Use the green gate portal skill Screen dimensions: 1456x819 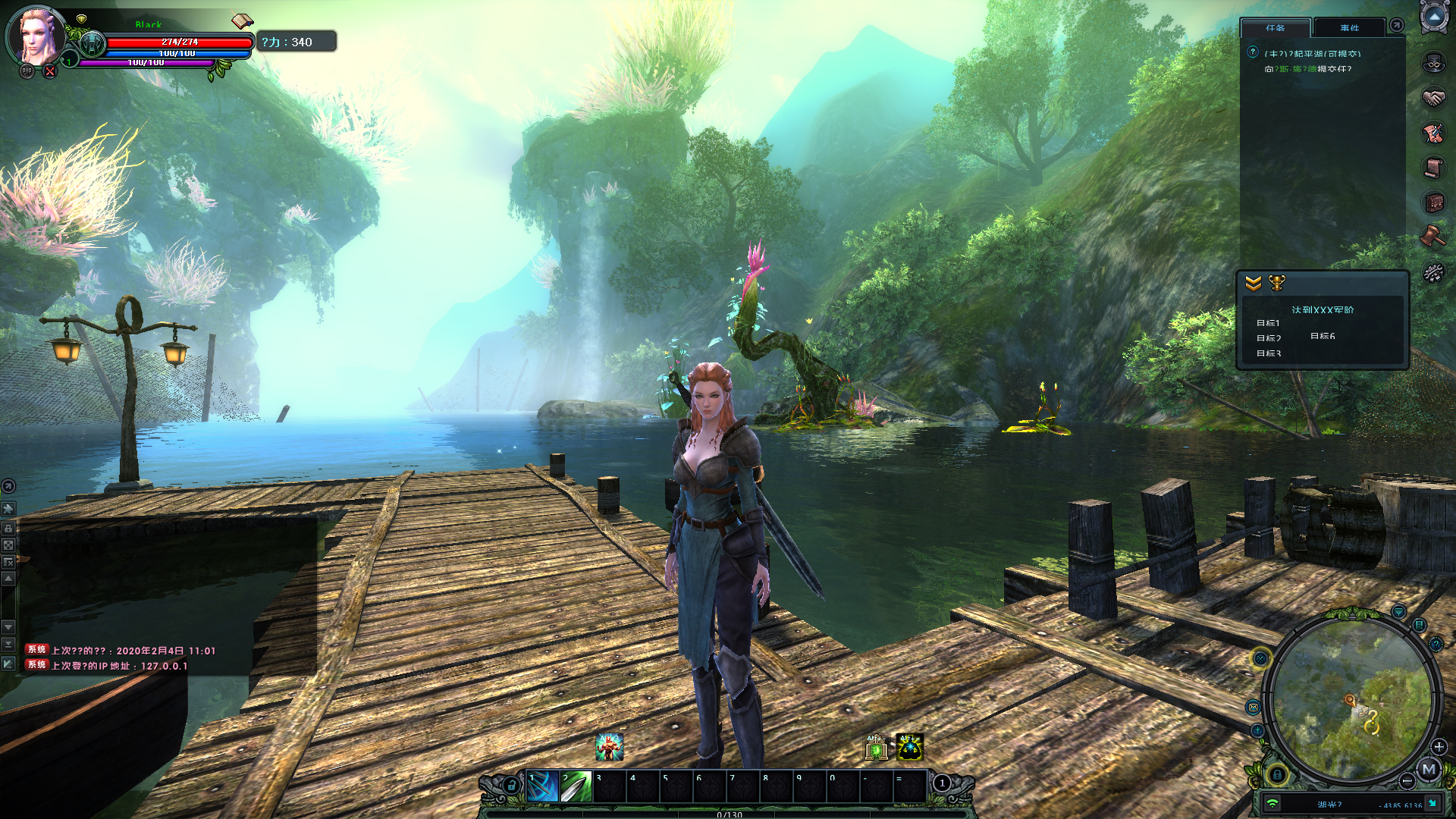pos(877,747)
